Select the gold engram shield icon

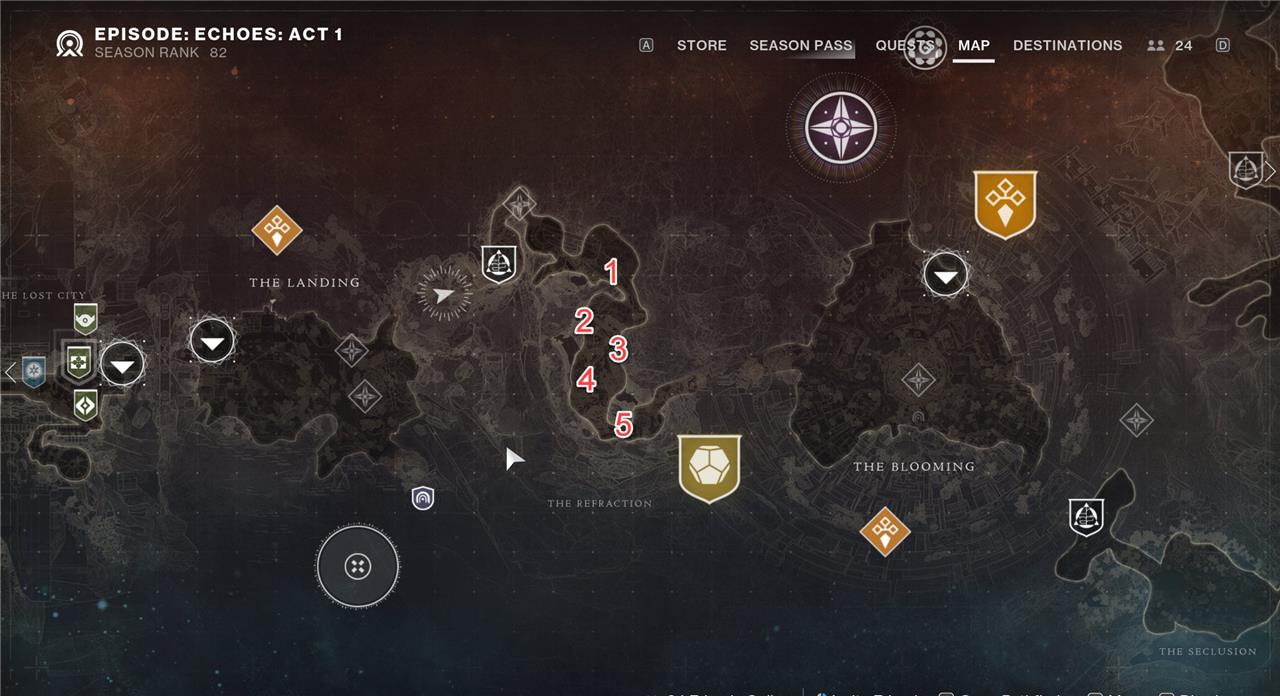coord(709,467)
